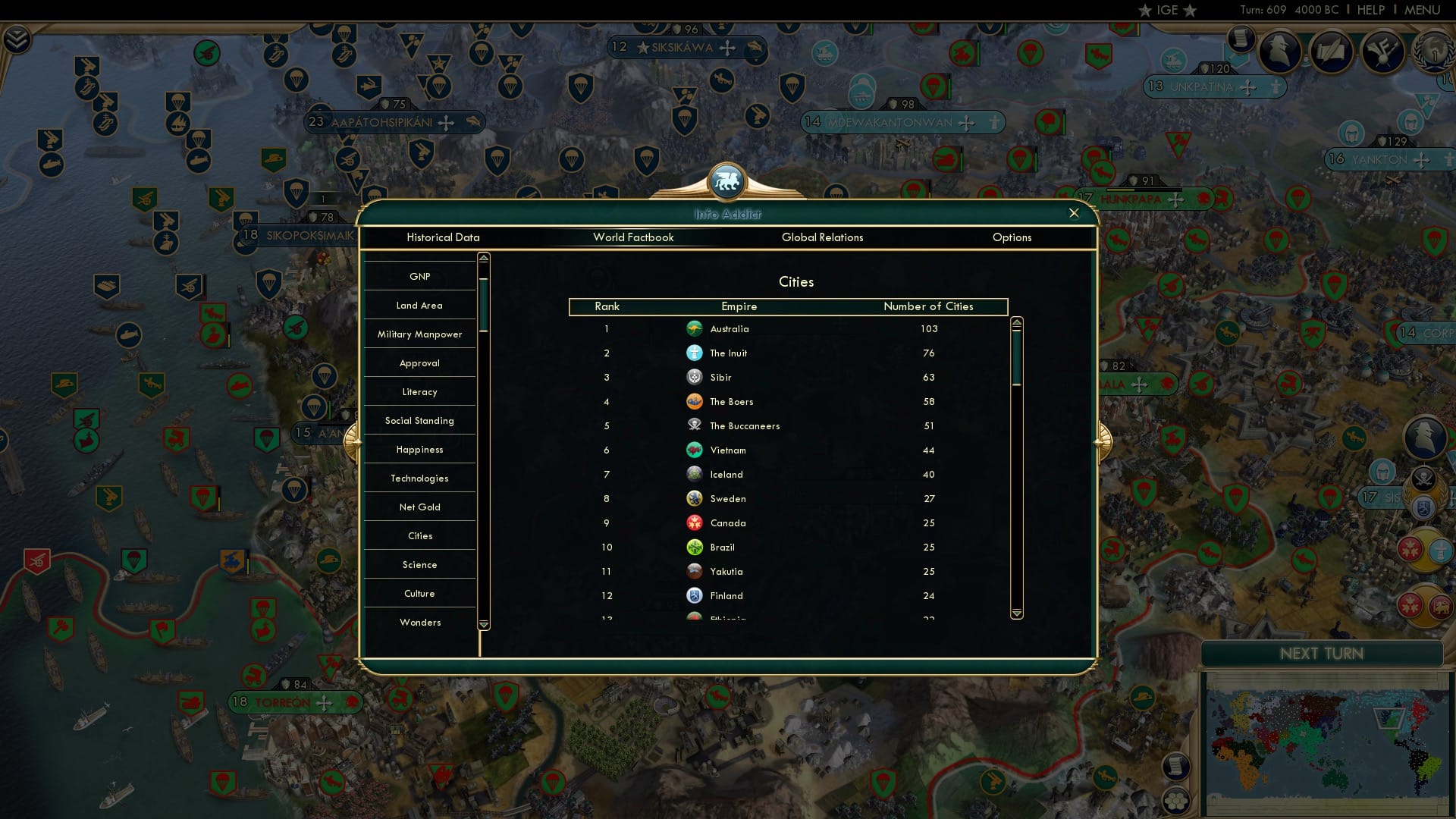Click The Buccaneers skull emblem icon

pyautogui.click(x=694, y=425)
